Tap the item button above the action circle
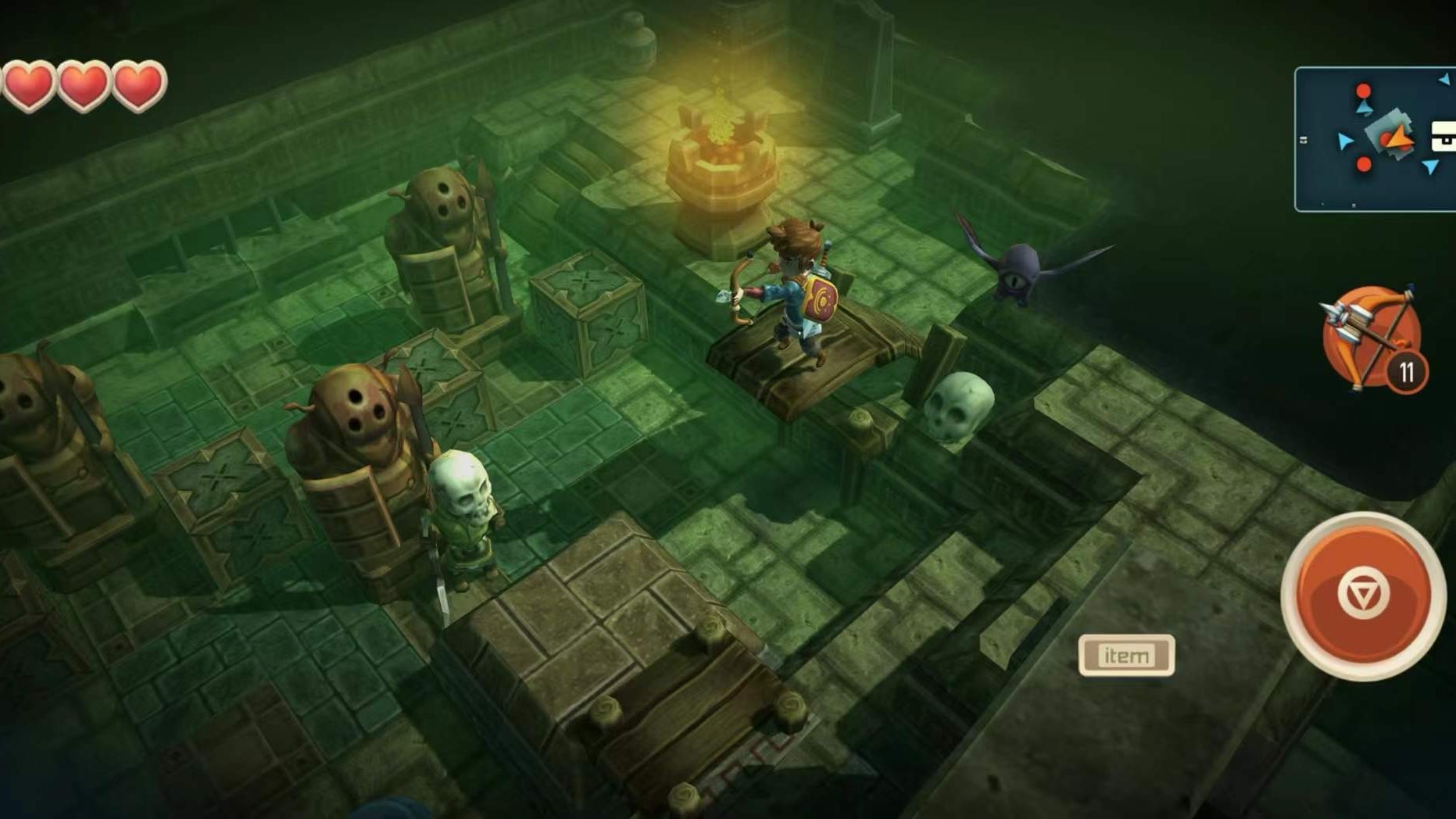This screenshot has height=819, width=1456. pos(1128,655)
